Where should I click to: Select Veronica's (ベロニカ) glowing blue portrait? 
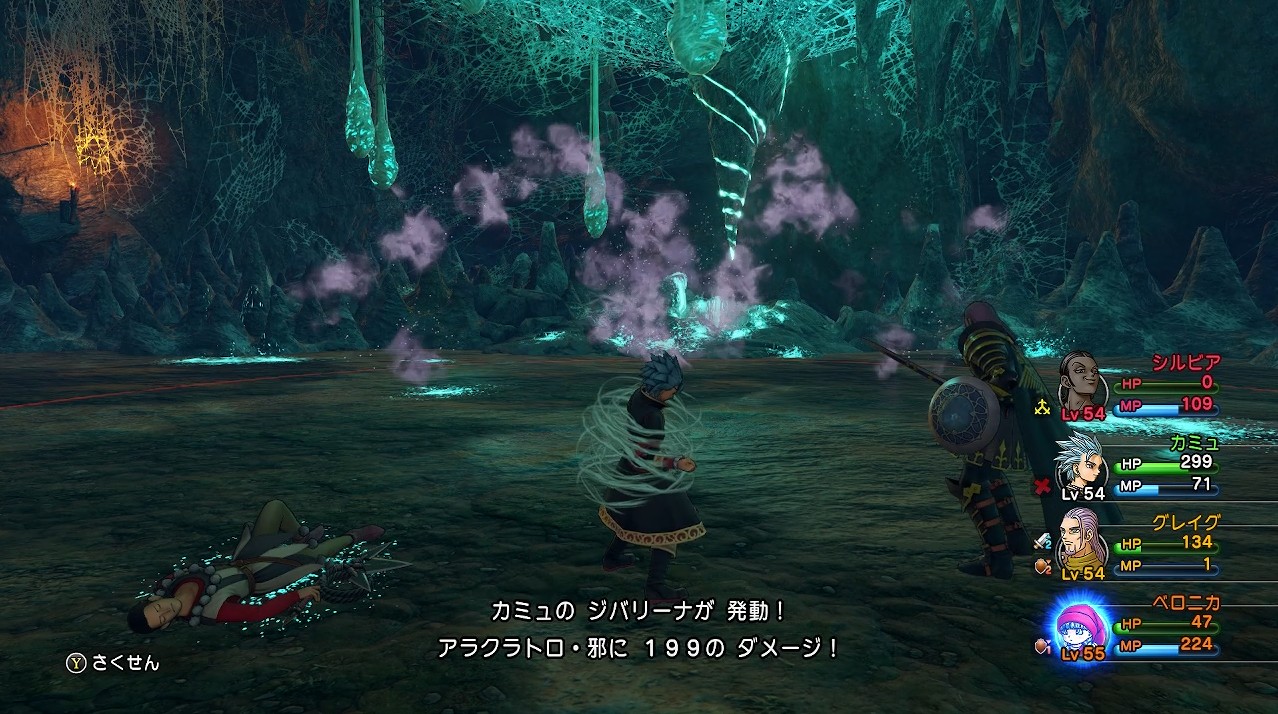point(1080,625)
